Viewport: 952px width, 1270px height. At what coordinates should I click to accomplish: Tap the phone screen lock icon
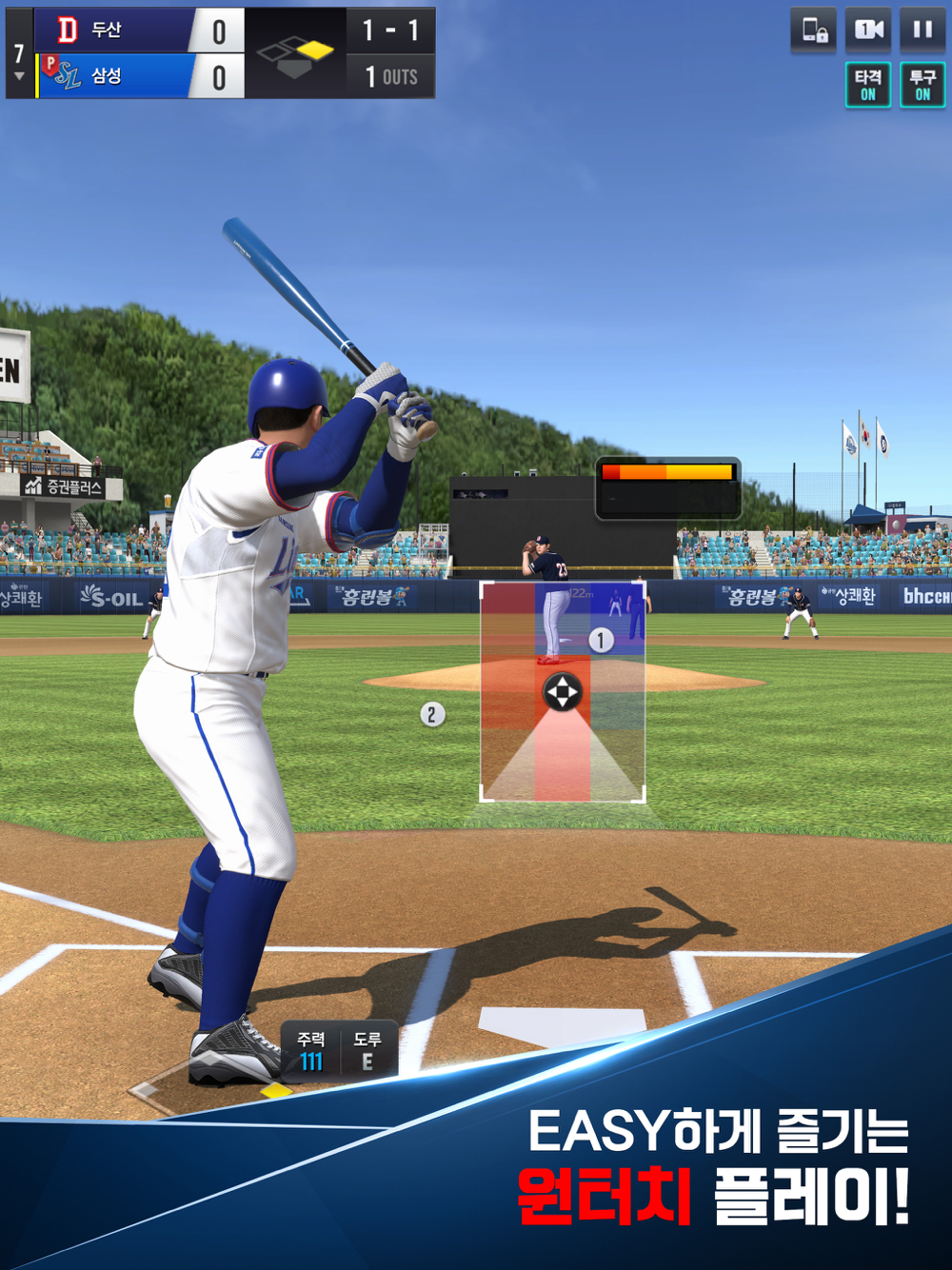(814, 30)
